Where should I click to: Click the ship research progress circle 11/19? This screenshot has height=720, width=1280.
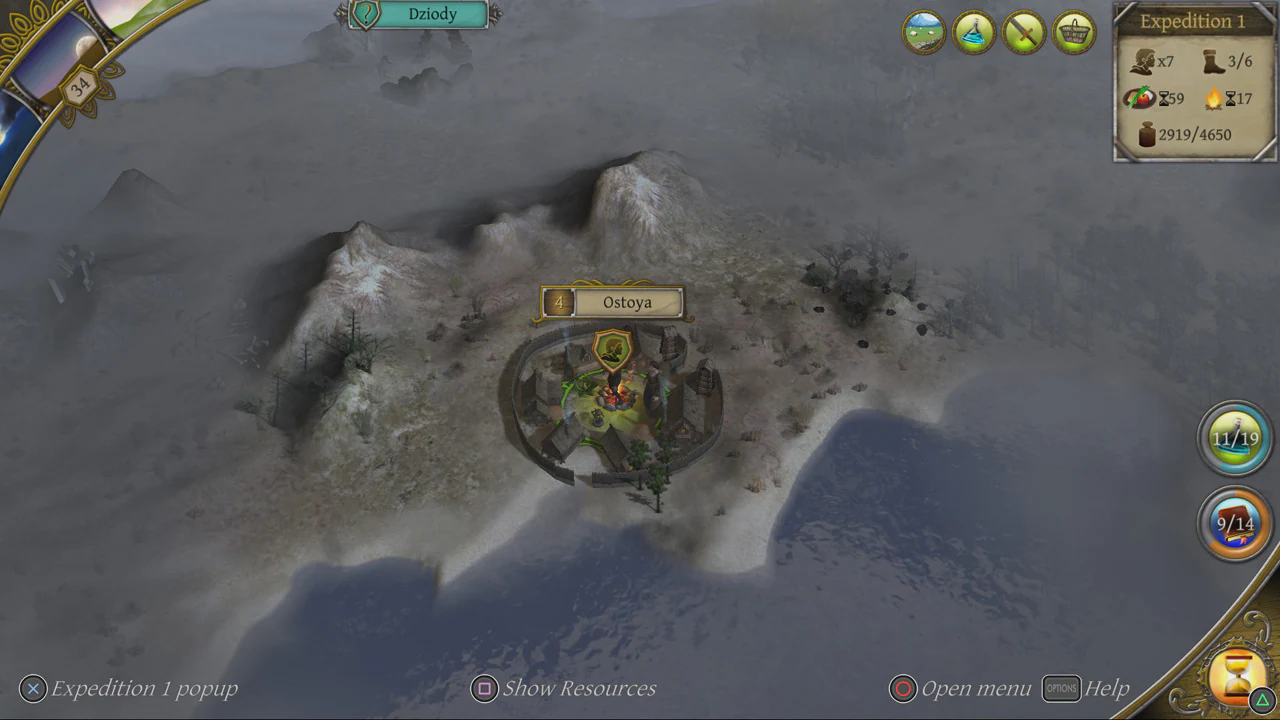click(x=1234, y=437)
